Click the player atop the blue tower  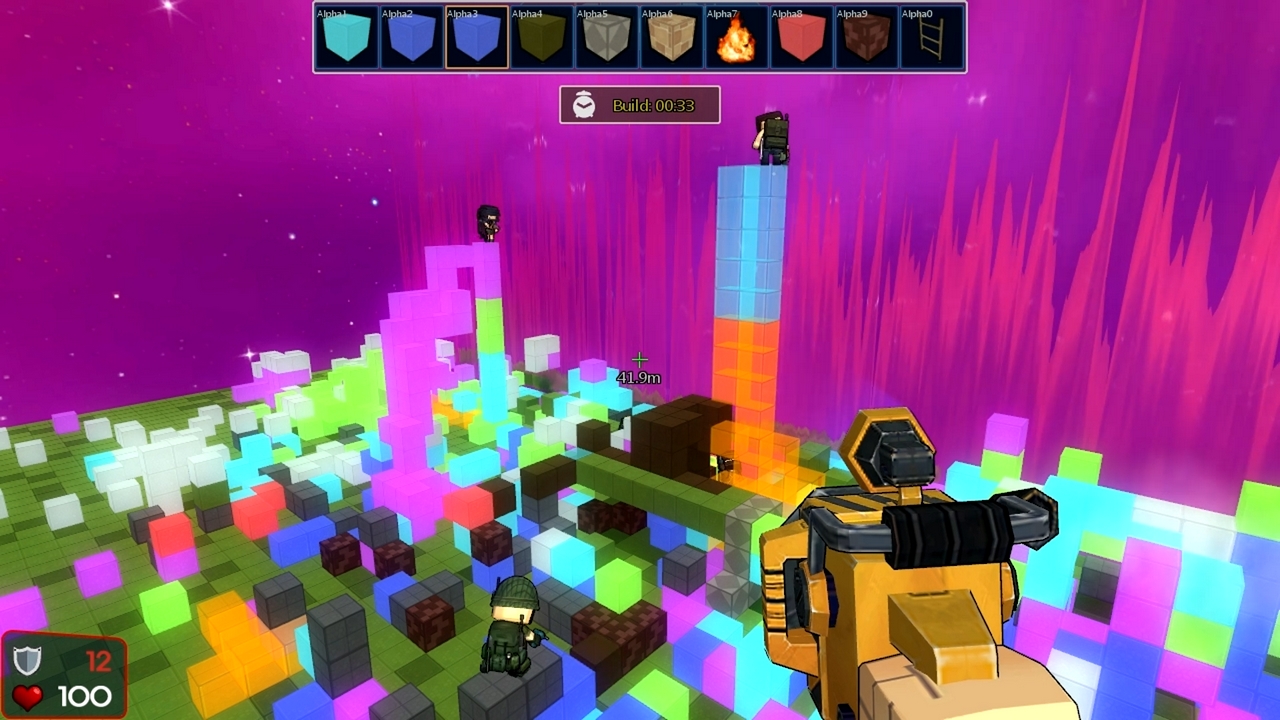click(x=770, y=140)
